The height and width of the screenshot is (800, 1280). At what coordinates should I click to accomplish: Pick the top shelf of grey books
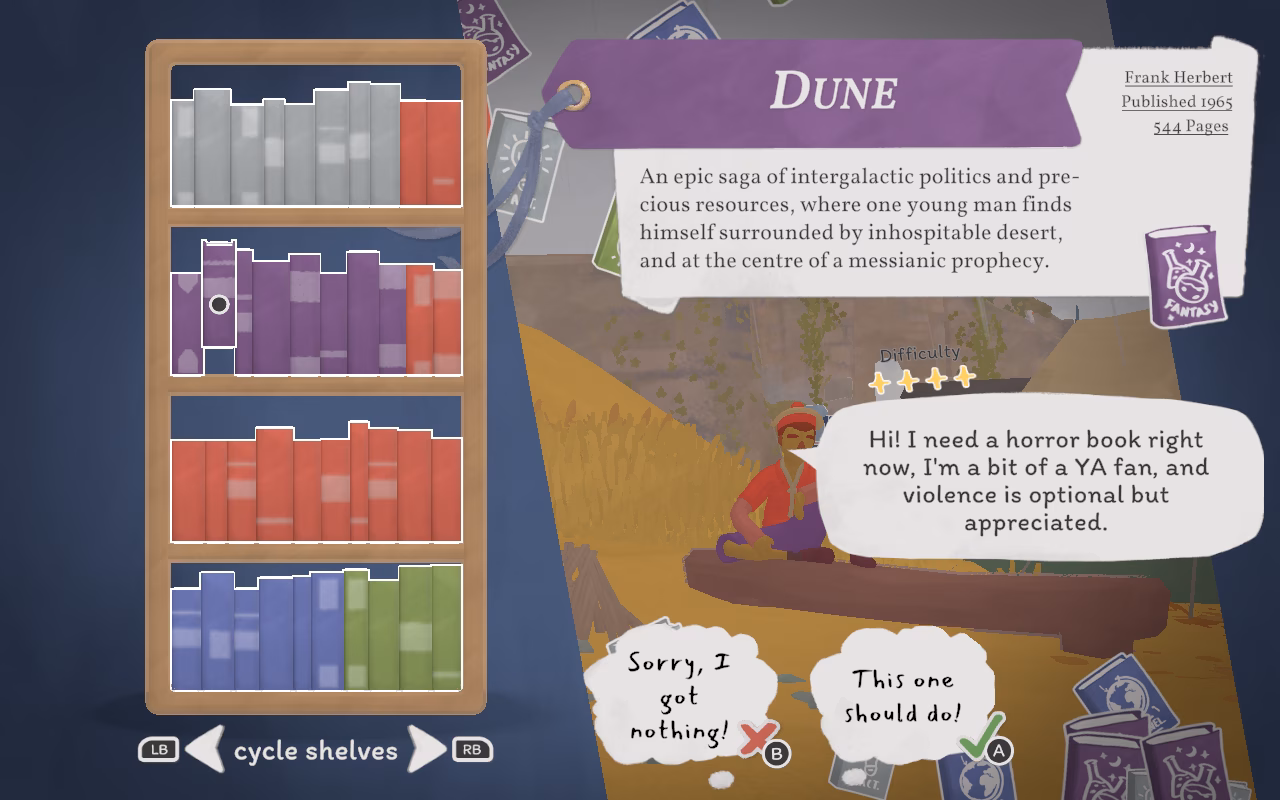coord(316,137)
